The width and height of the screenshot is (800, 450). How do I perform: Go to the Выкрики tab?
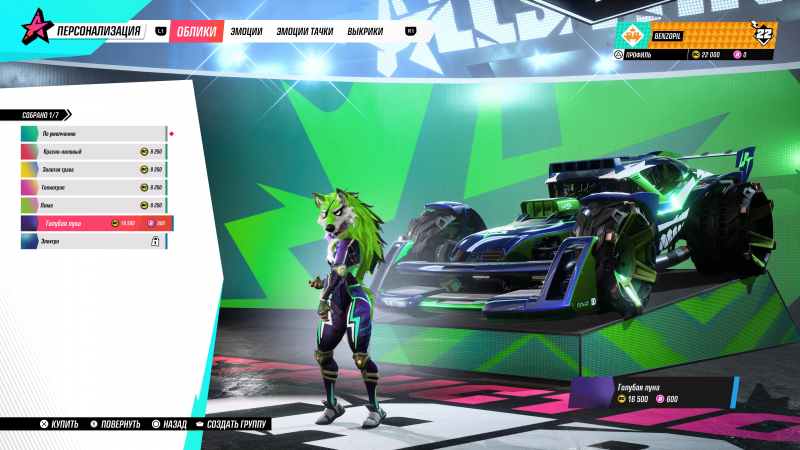point(365,32)
